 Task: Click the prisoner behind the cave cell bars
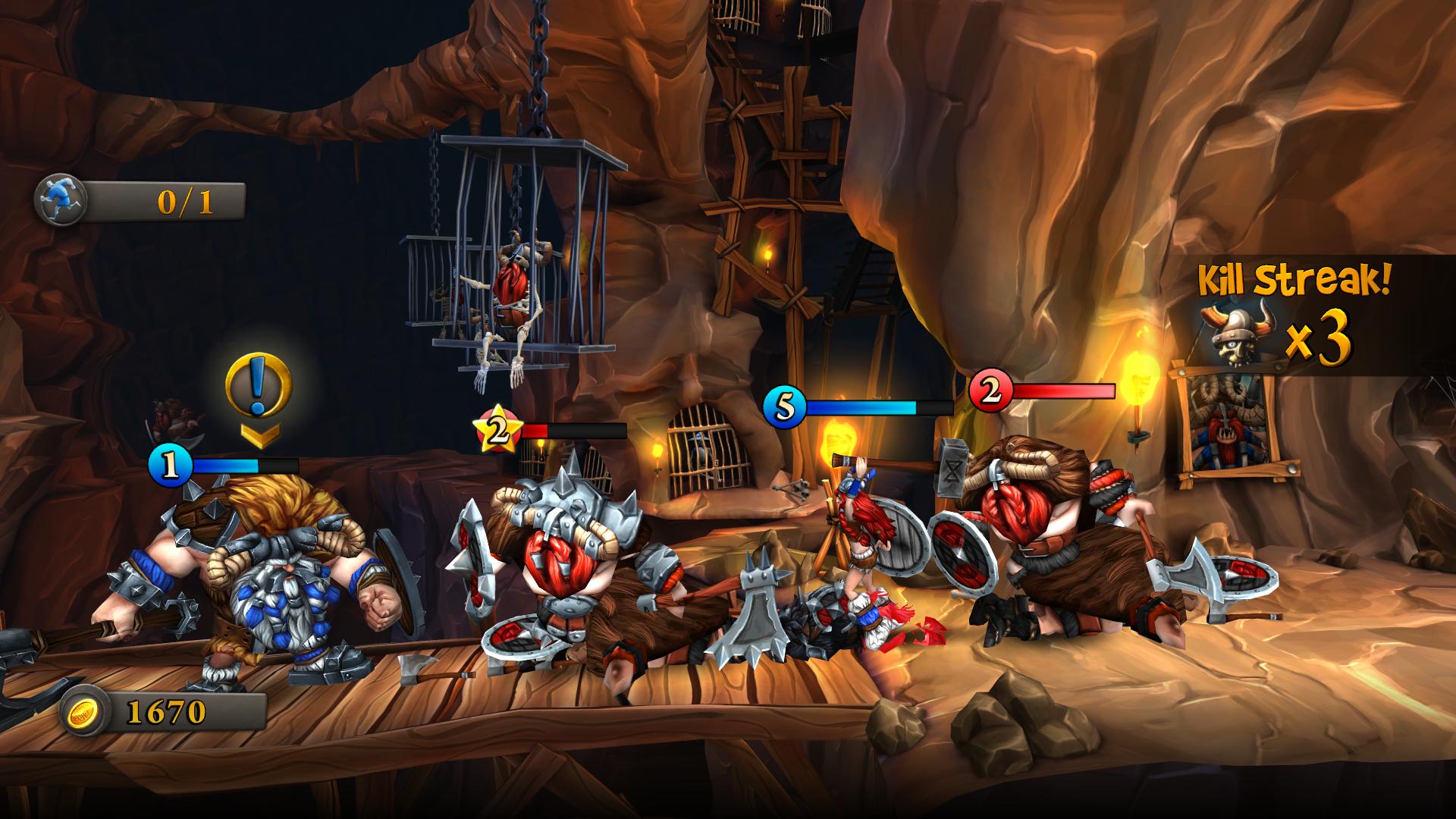pyautogui.click(x=701, y=455)
